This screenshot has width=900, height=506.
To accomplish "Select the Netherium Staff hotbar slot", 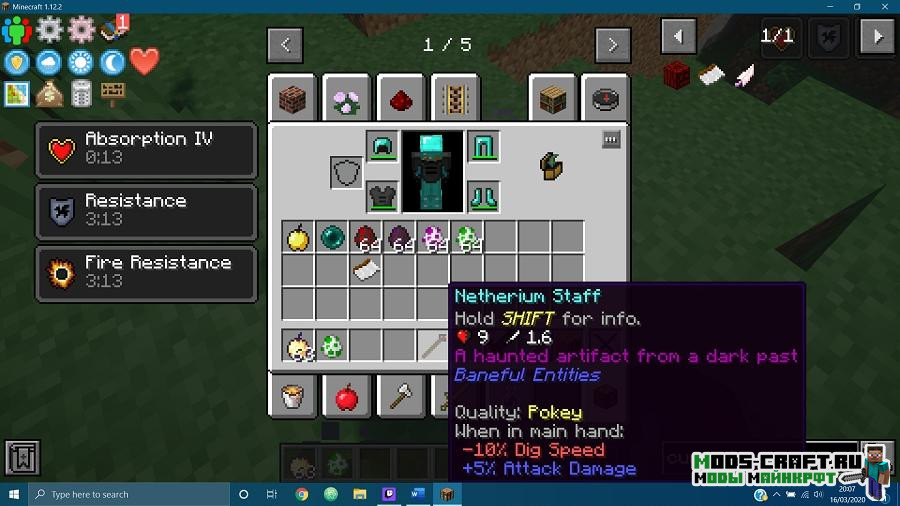I will click(434, 345).
